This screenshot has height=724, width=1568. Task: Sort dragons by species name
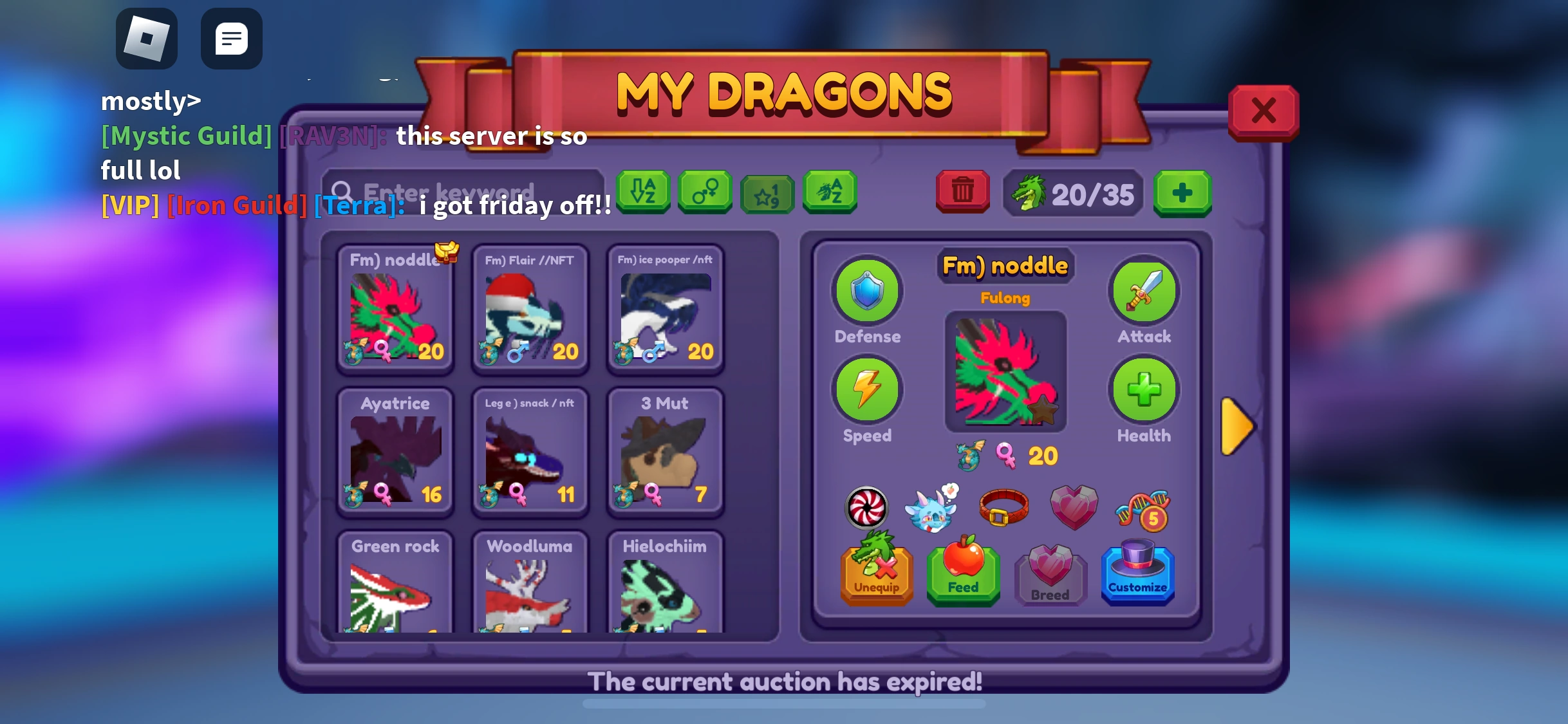coord(829,192)
